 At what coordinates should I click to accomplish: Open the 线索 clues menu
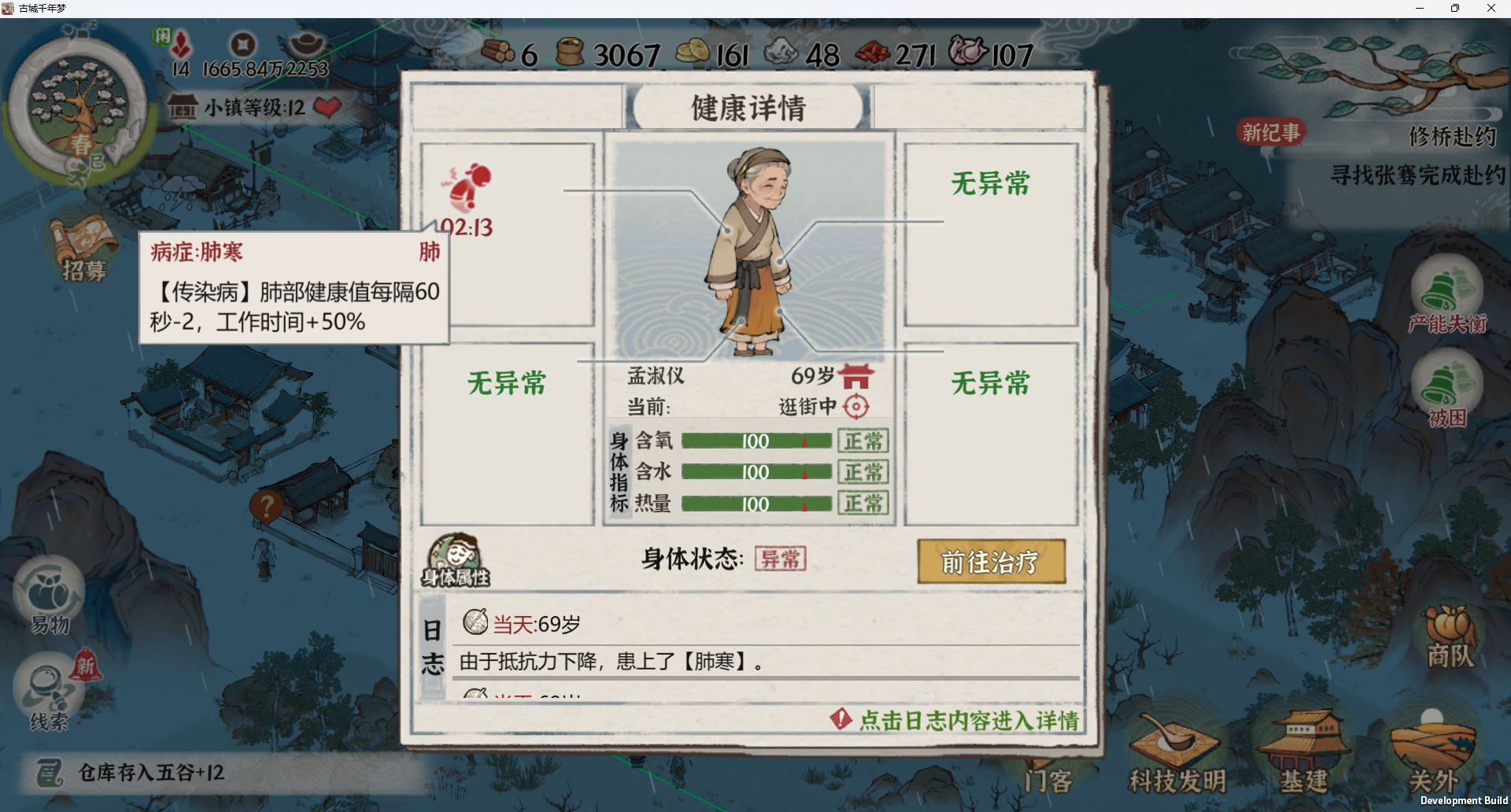50,692
